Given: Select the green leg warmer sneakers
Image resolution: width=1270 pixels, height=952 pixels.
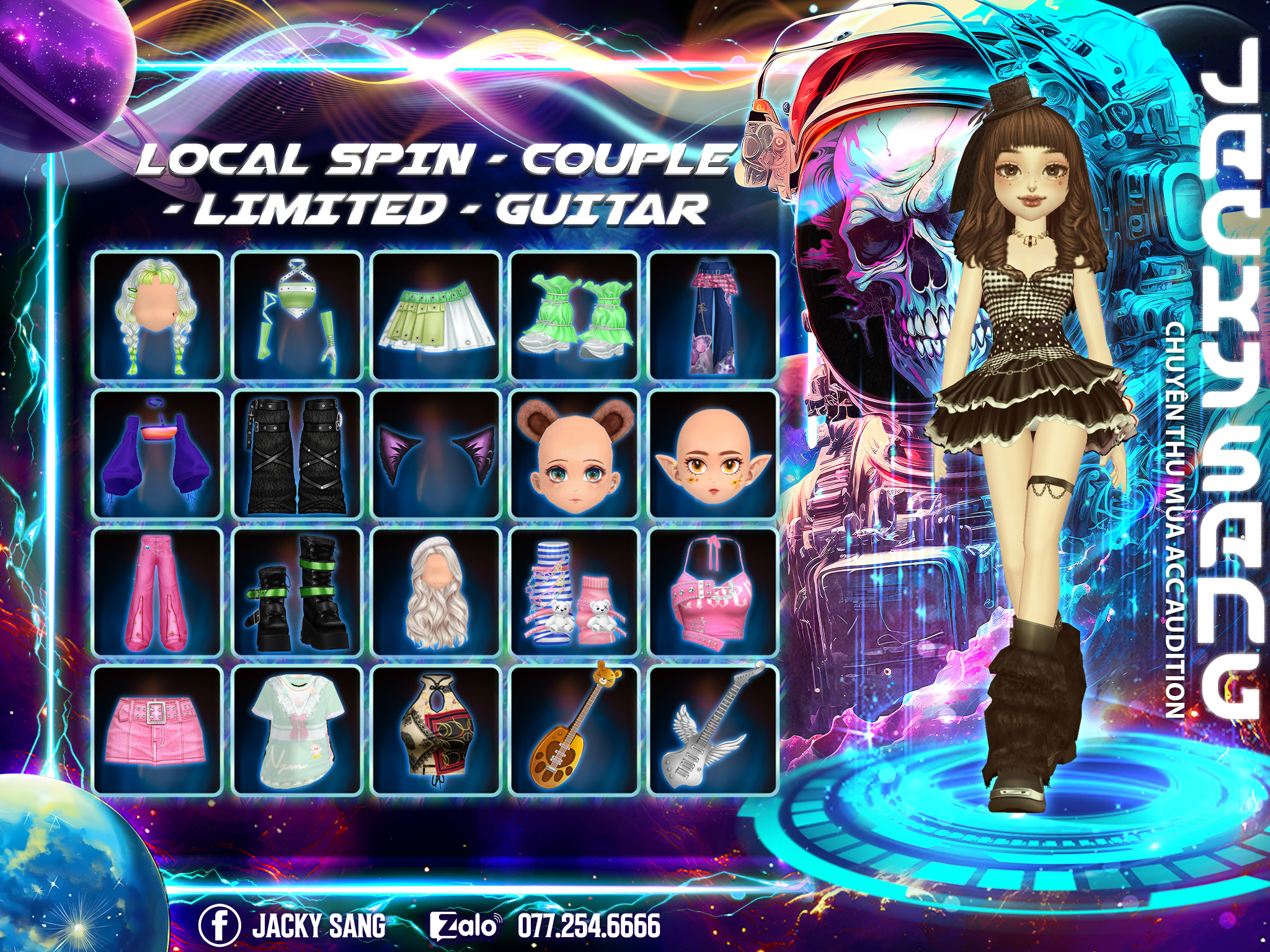Looking at the screenshot, I should 575,316.
